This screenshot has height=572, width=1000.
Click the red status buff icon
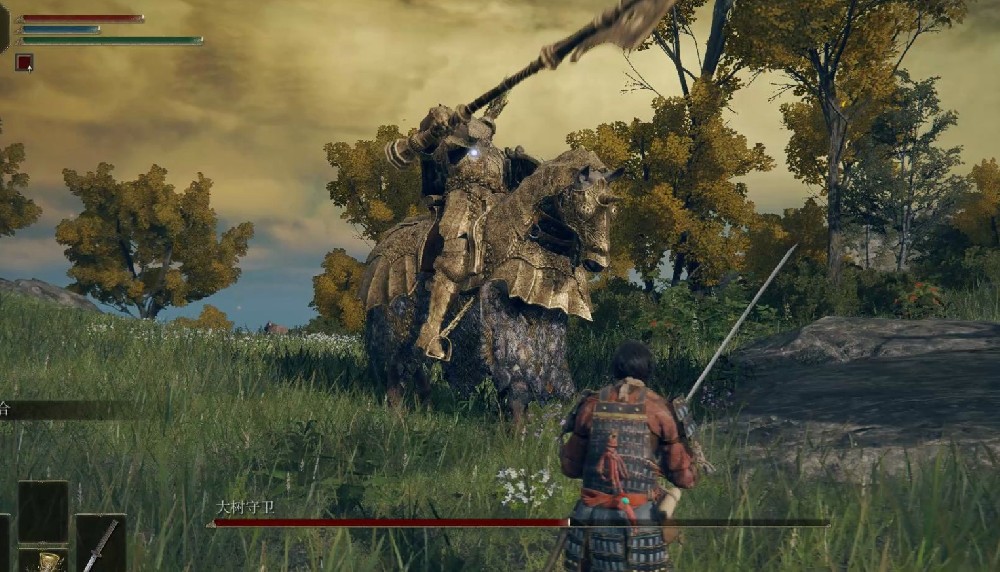click(x=24, y=62)
